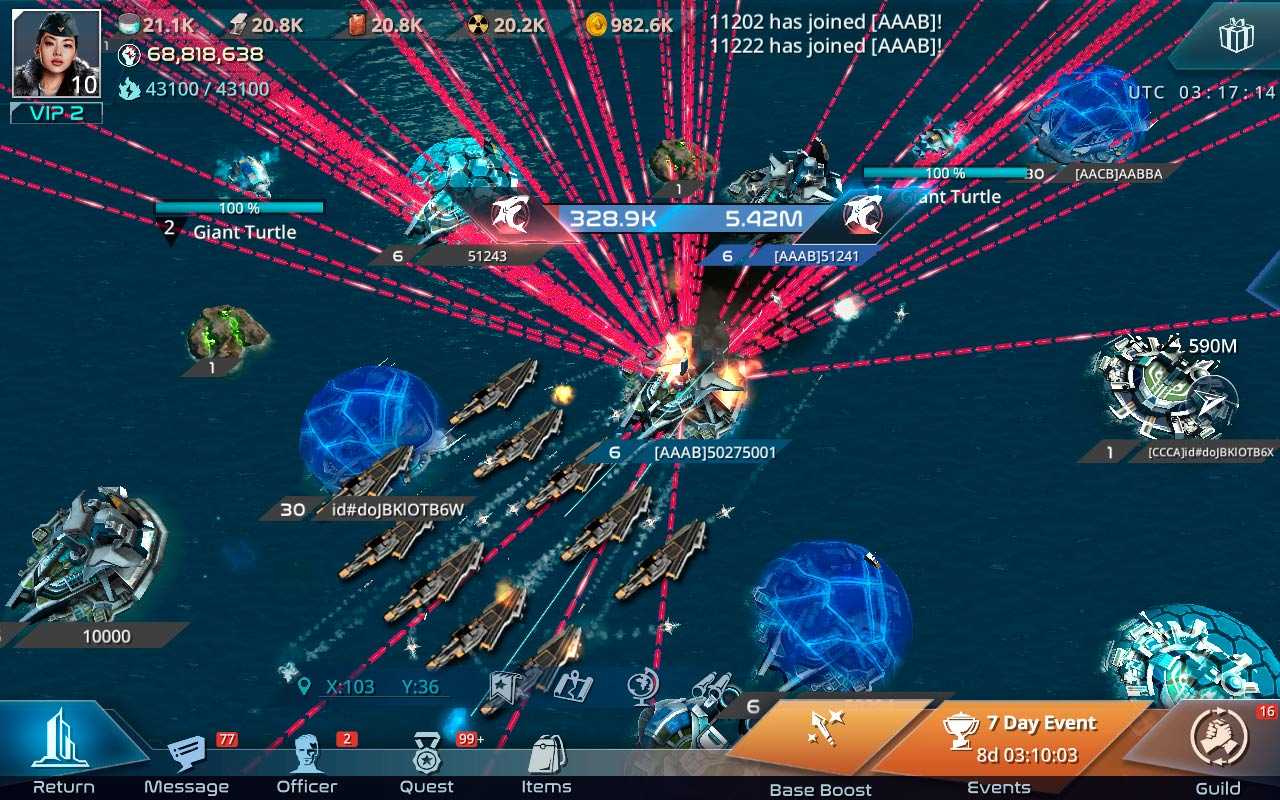Open the folded map icon
This screenshot has height=800, width=1280.
pos(574,687)
